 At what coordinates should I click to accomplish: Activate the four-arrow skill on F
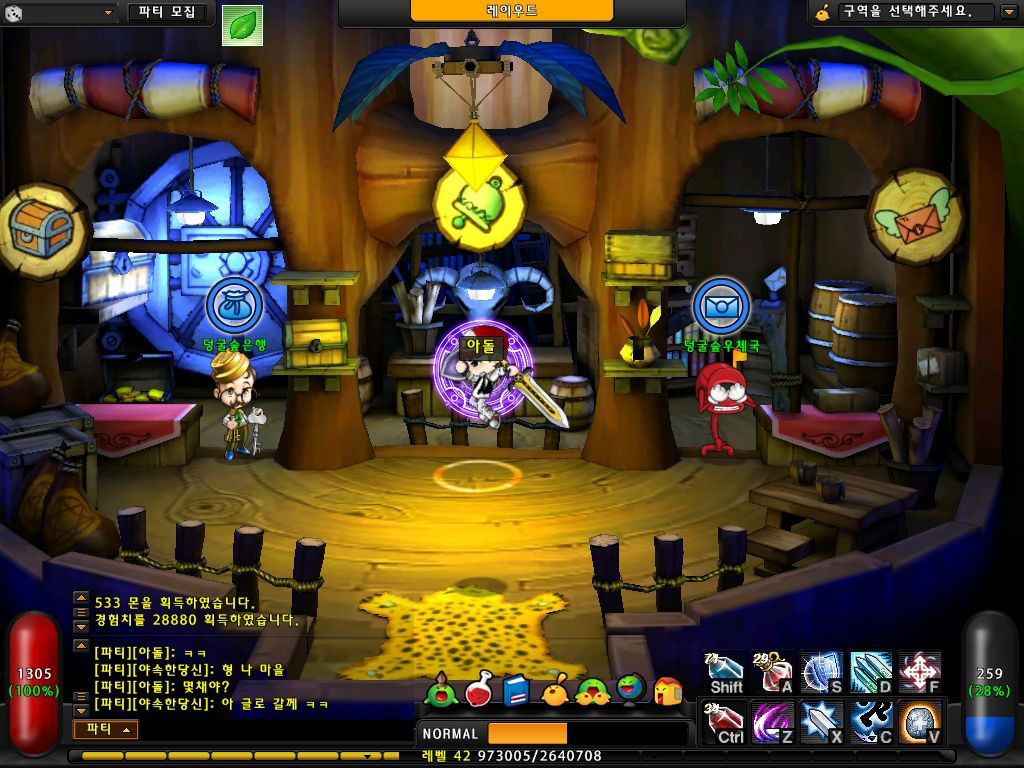[919, 672]
